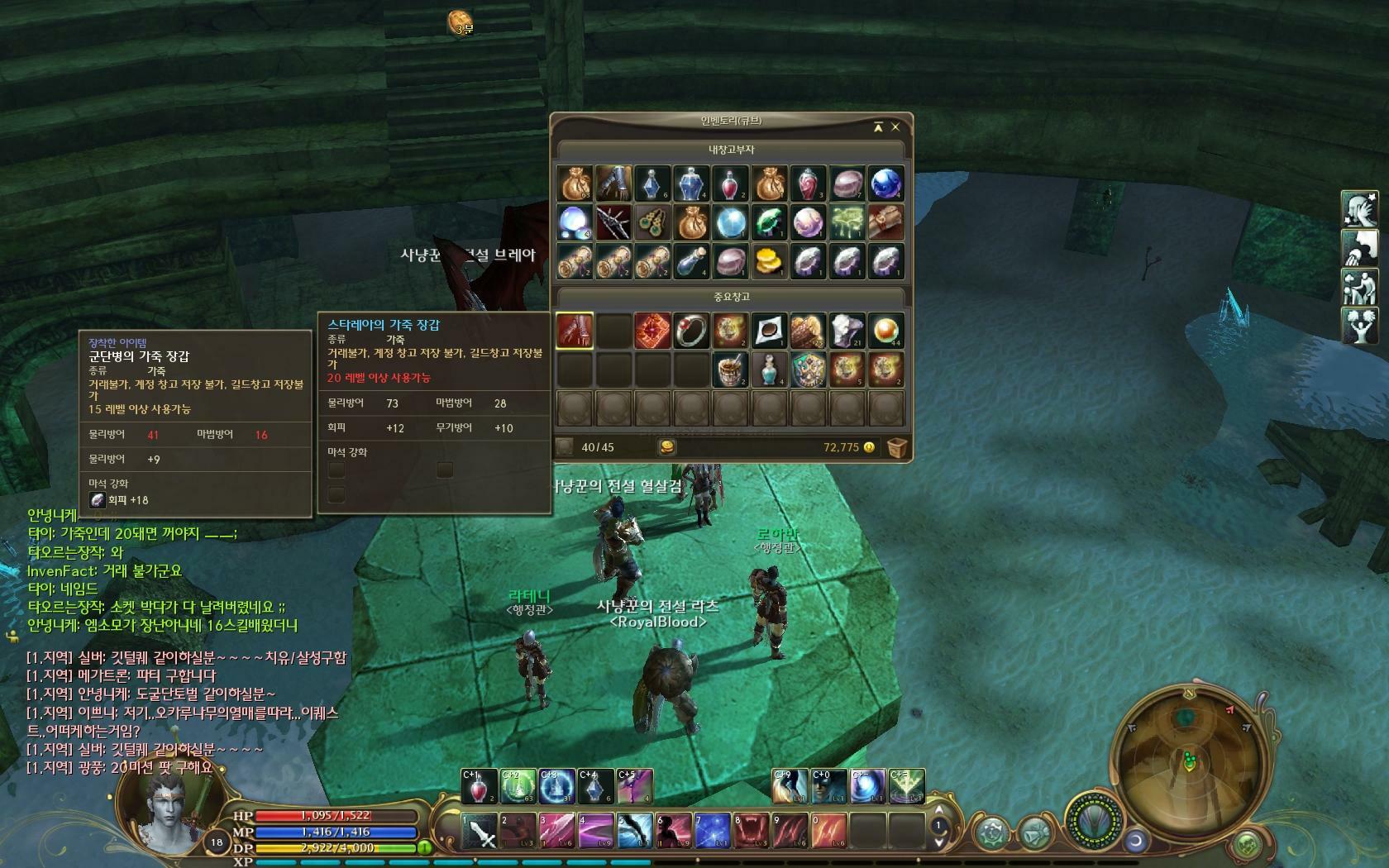Click the red potion flask in inventory
Image resolution: width=1389 pixels, height=868 pixels.
coord(730,184)
